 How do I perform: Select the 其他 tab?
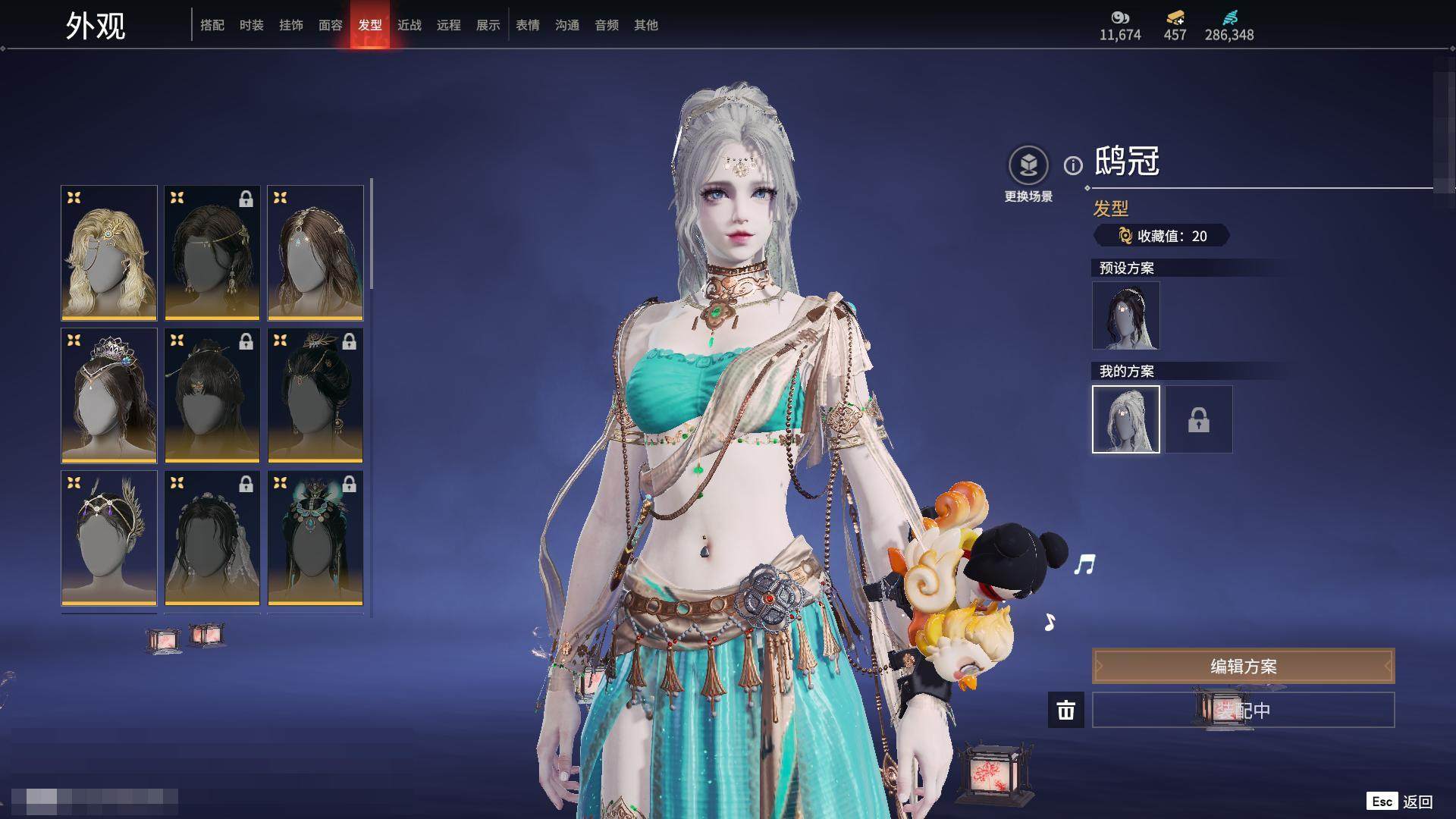[x=646, y=25]
